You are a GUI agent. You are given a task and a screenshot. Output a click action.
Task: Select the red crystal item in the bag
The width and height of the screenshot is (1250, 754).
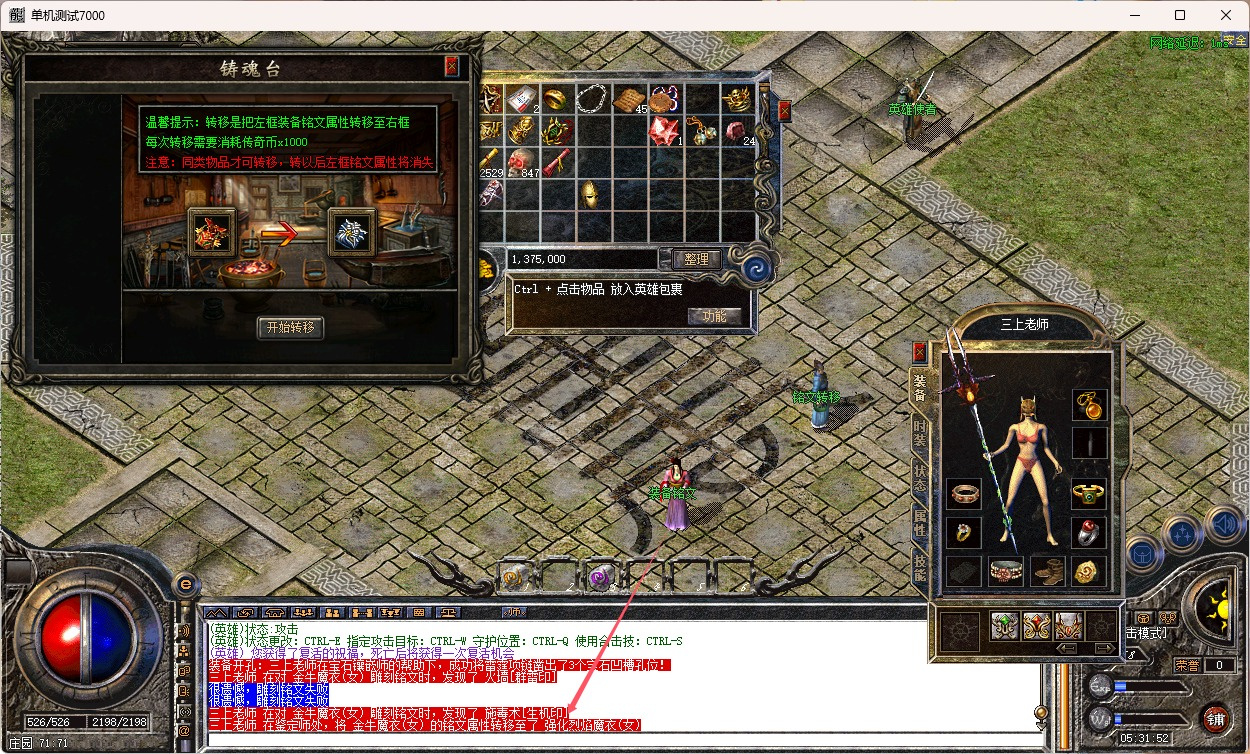[662, 129]
